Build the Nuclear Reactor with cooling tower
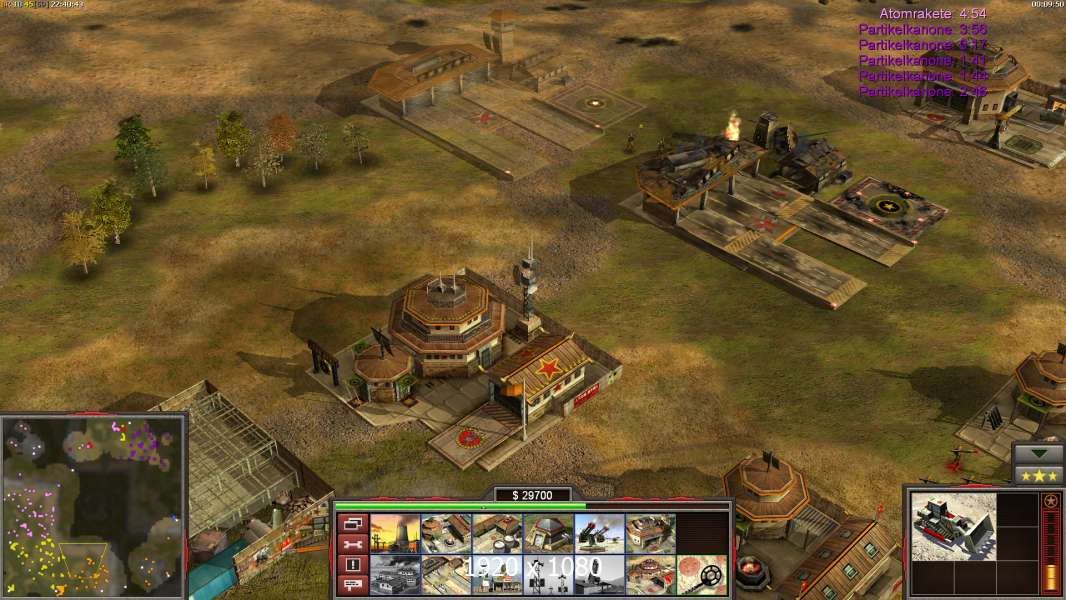Viewport: 1066px width, 600px height. [x=395, y=534]
